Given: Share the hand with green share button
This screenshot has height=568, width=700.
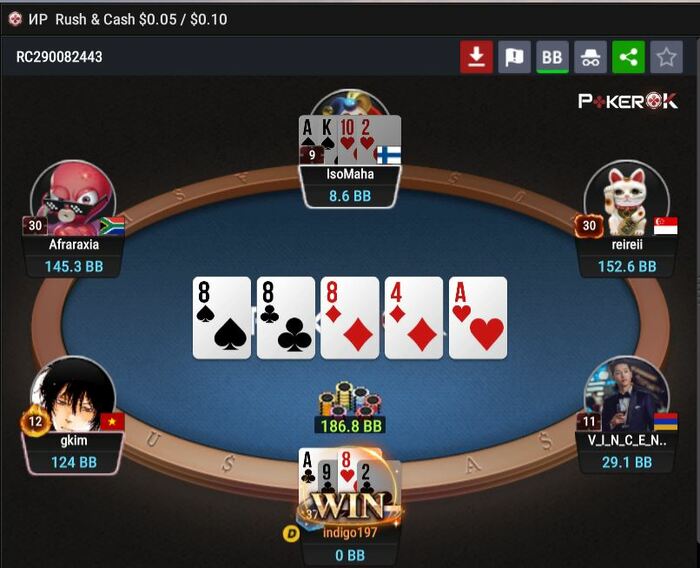Looking at the screenshot, I should (x=628, y=57).
